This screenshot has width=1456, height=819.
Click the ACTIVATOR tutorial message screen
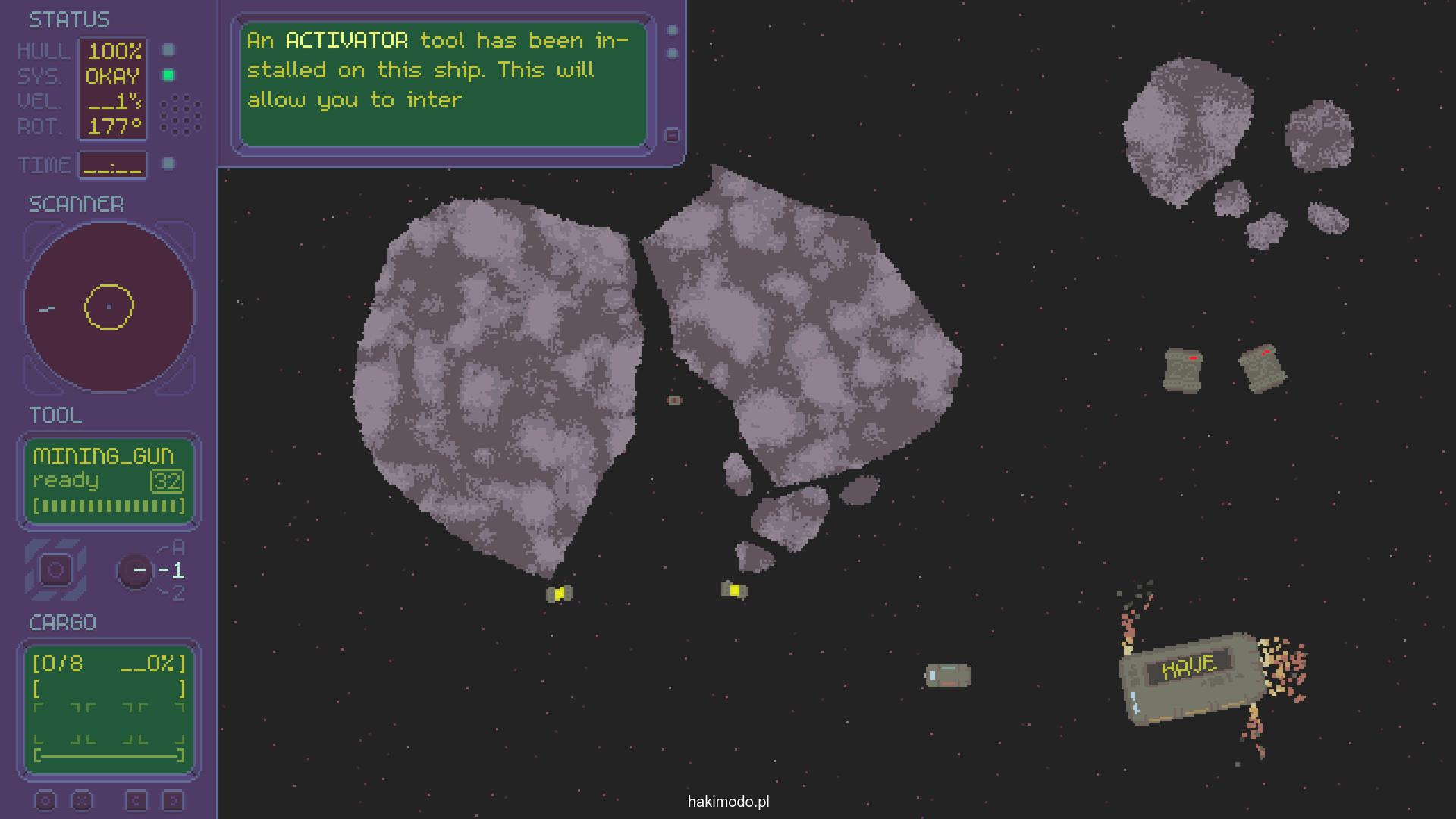coord(443,83)
